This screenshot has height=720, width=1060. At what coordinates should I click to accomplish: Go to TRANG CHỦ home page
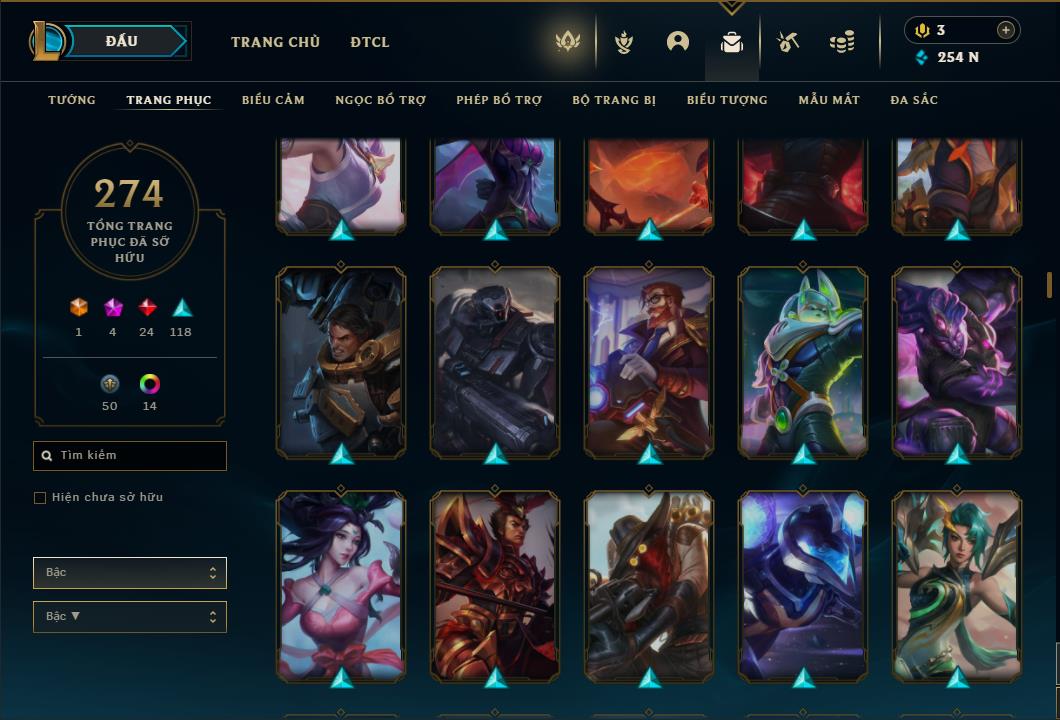[x=275, y=42]
